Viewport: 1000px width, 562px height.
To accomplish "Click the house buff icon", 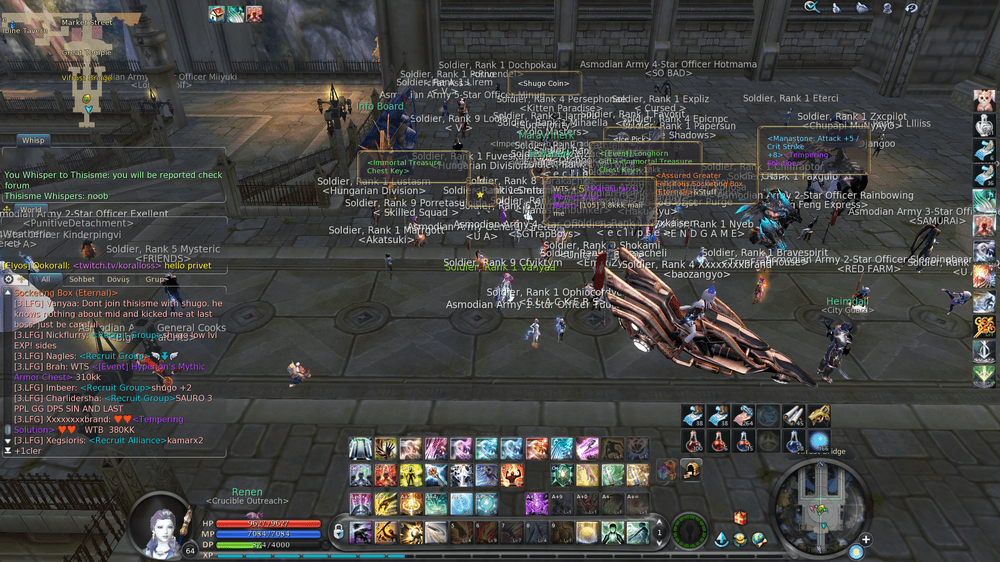I will (216, 13).
